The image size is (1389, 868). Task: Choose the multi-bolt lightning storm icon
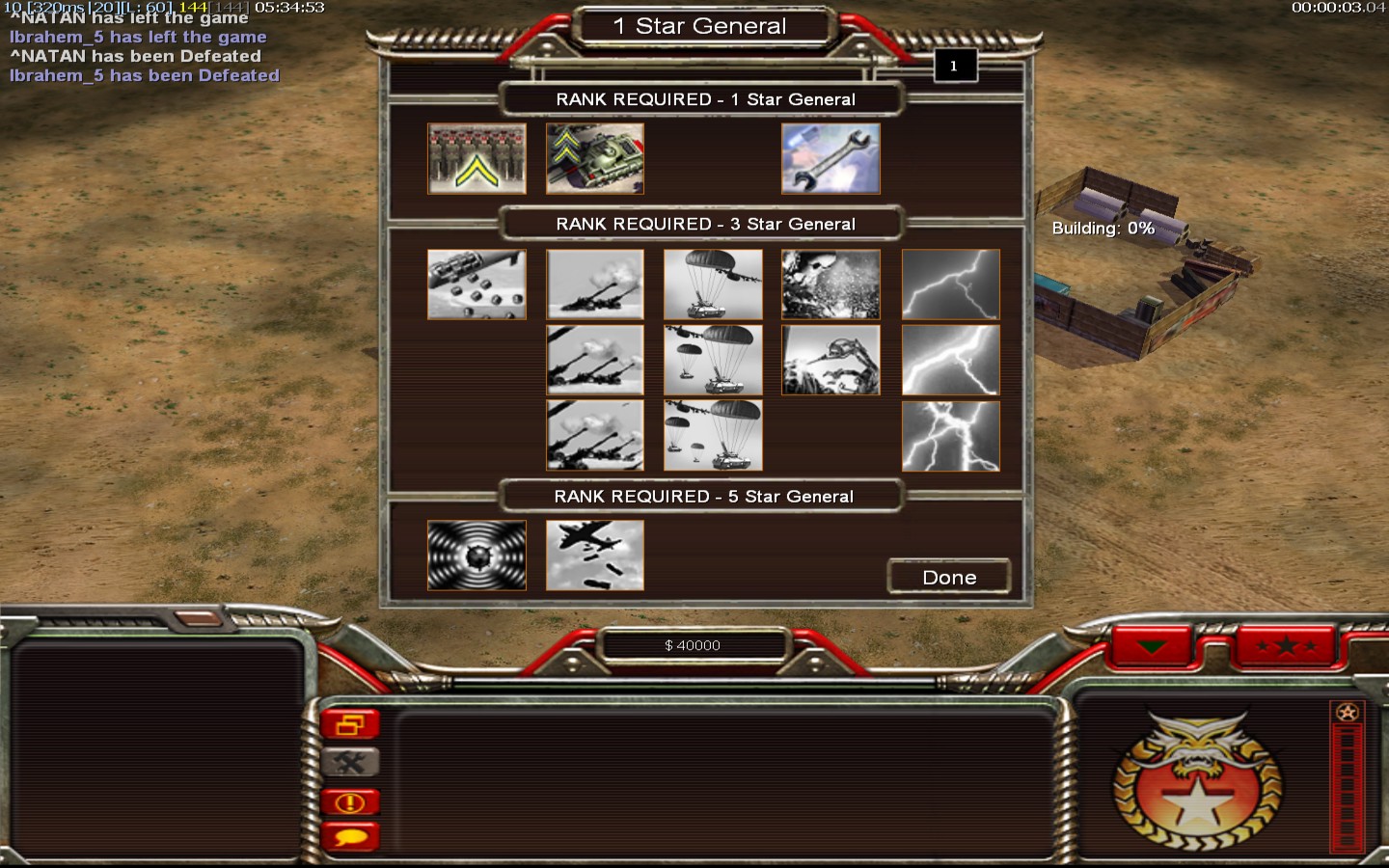tap(950, 435)
